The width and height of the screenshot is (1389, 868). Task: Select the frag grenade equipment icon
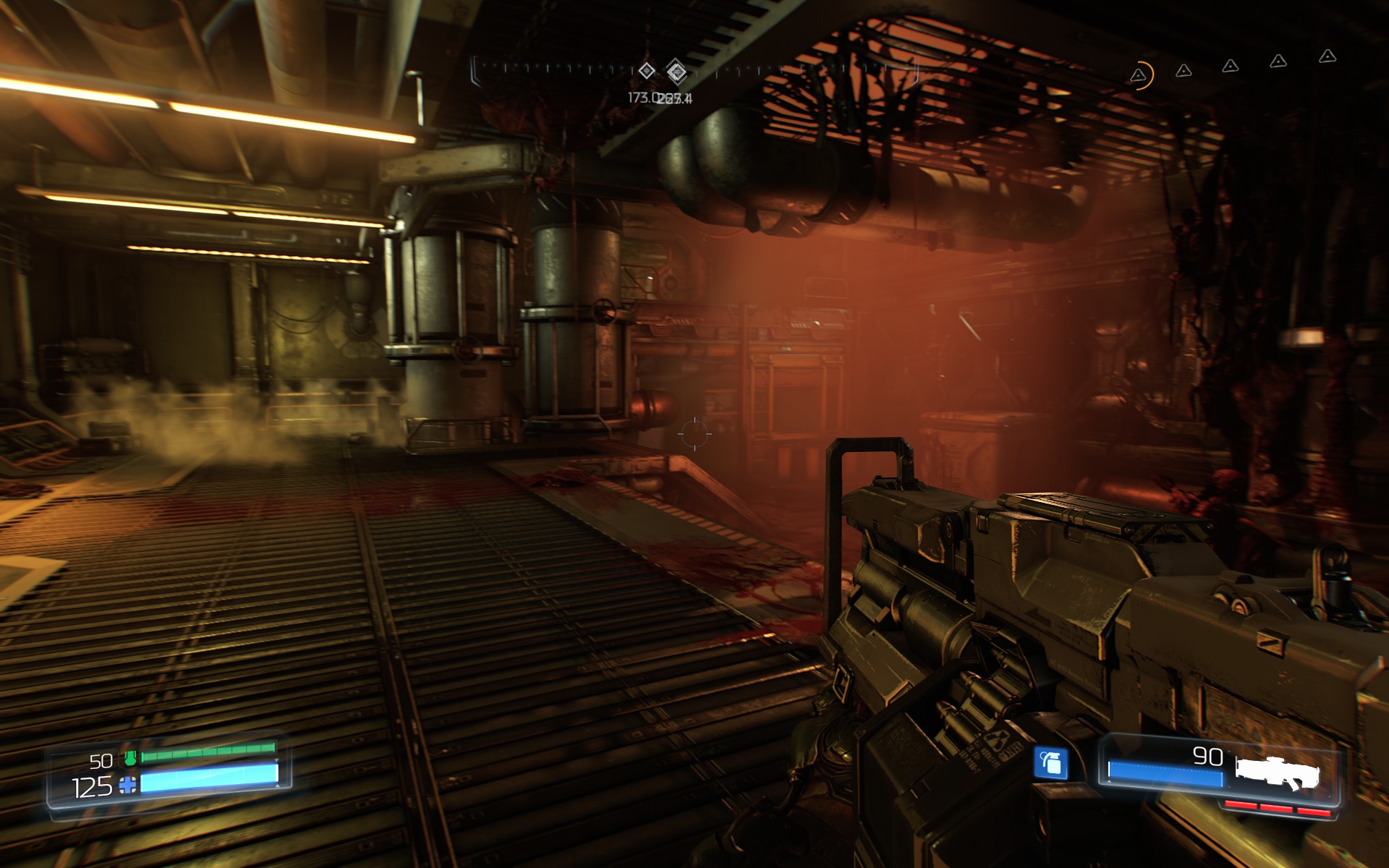click(1050, 762)
